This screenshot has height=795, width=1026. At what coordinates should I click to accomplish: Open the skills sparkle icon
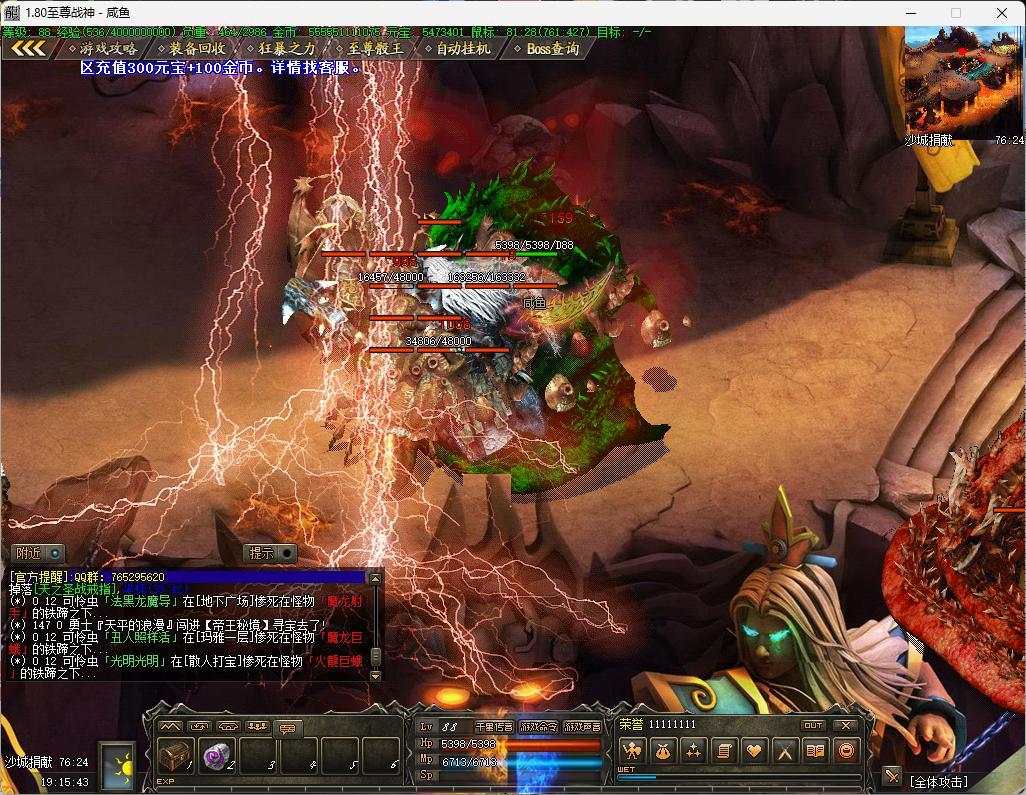point(693,750)
